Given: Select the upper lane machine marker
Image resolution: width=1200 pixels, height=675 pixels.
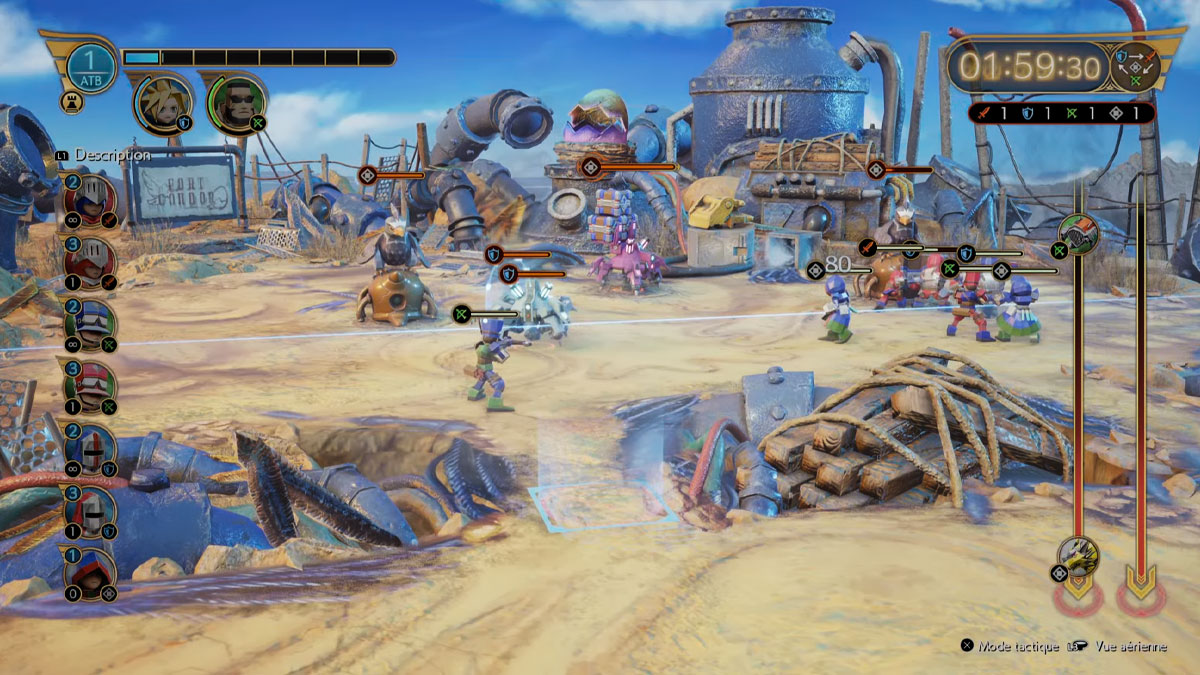Looking at the screenshot, I should (x=1079, y=234).
